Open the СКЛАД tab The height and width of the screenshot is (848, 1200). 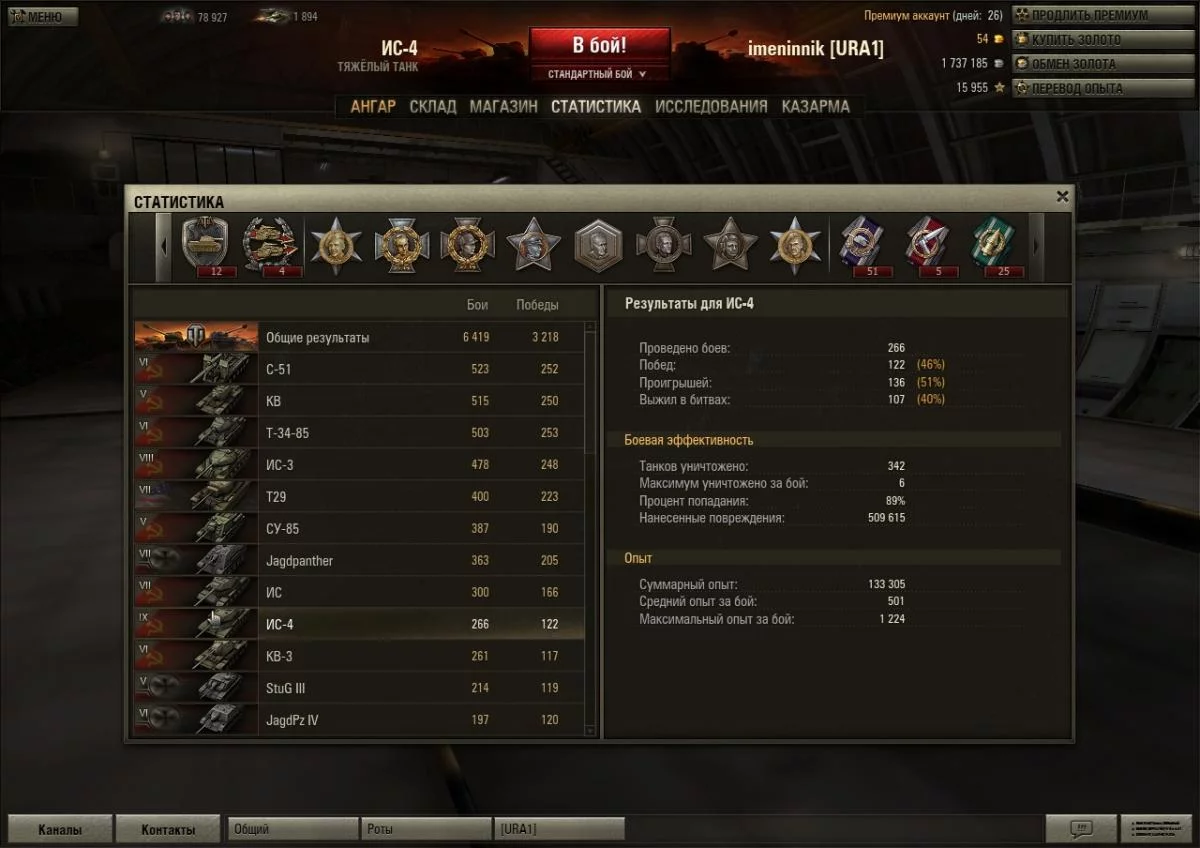coord(433,107)
